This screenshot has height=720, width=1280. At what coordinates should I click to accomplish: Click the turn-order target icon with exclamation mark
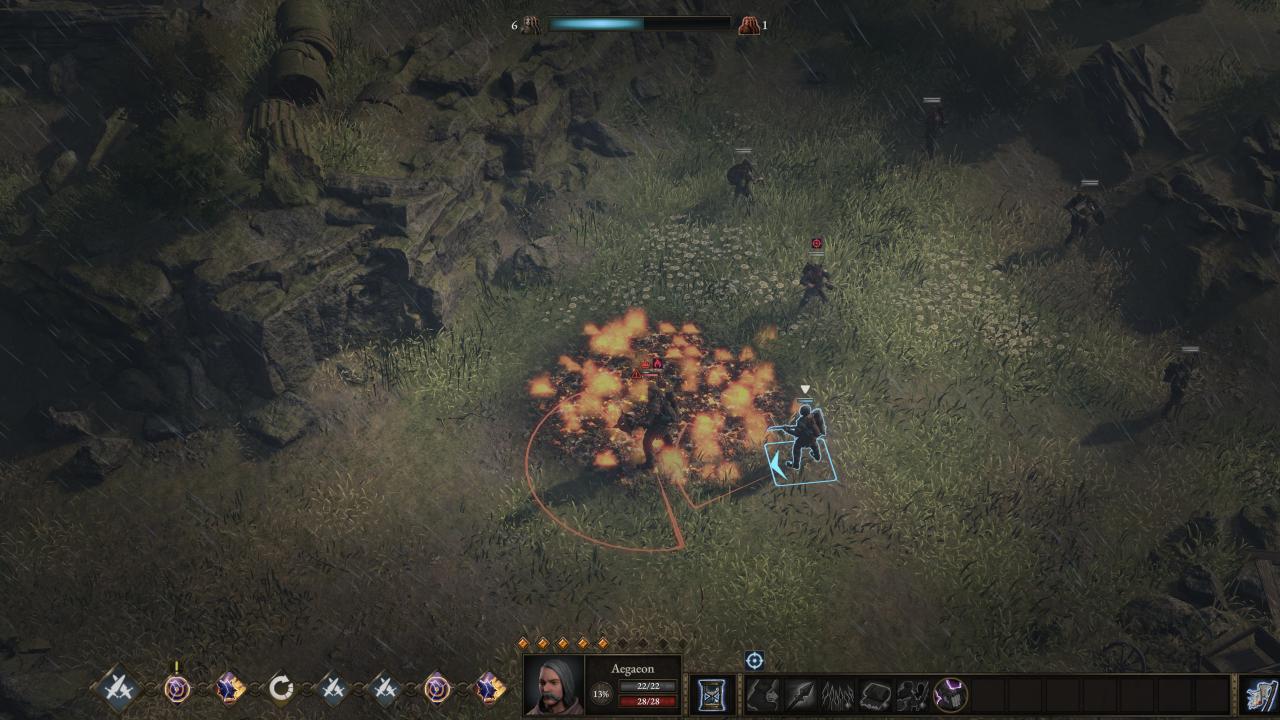177,688
